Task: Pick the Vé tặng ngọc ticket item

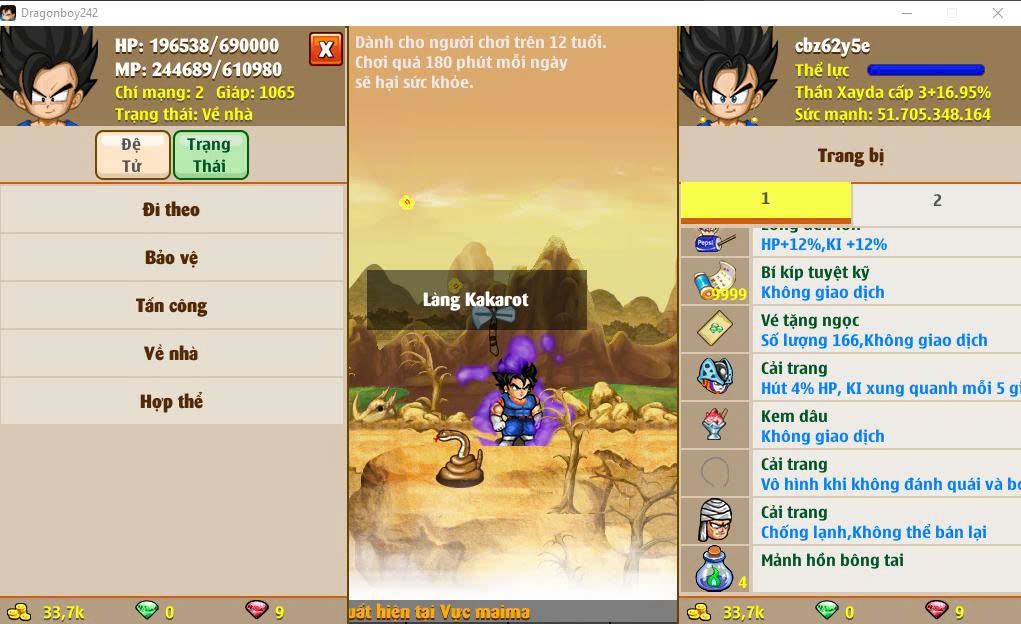Action: pos(850,329)
